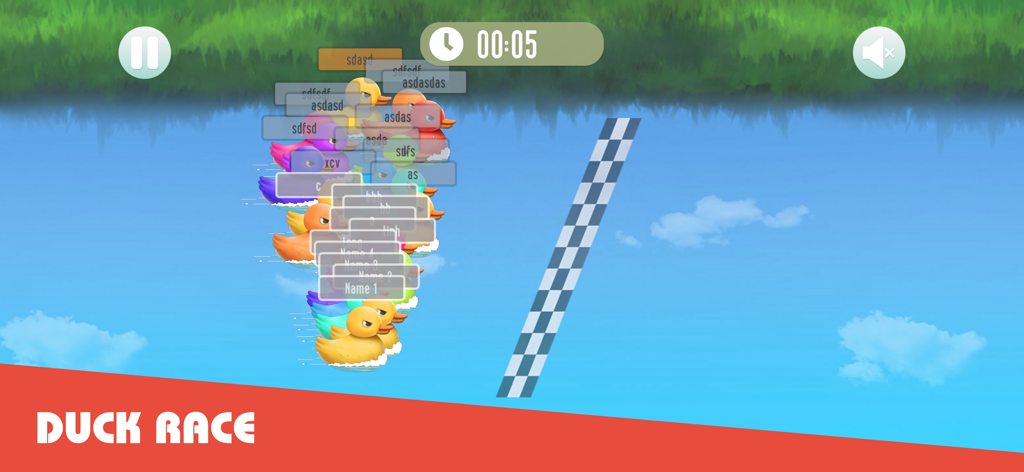
Task: Toggle the sound mute button
Action: pyautogui.click(x=878, y=53)
